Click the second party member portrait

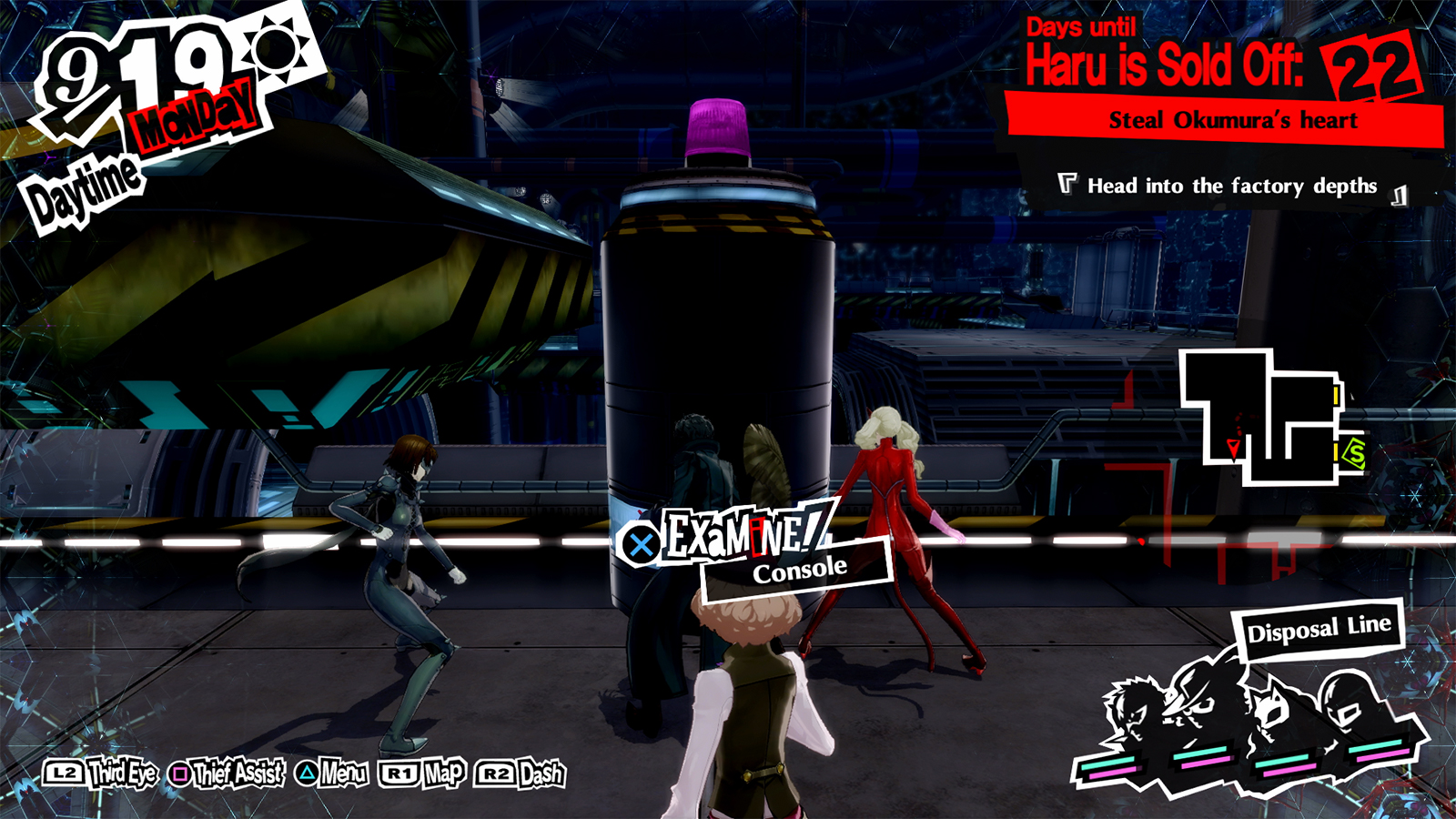click(x=1194, y=696)
